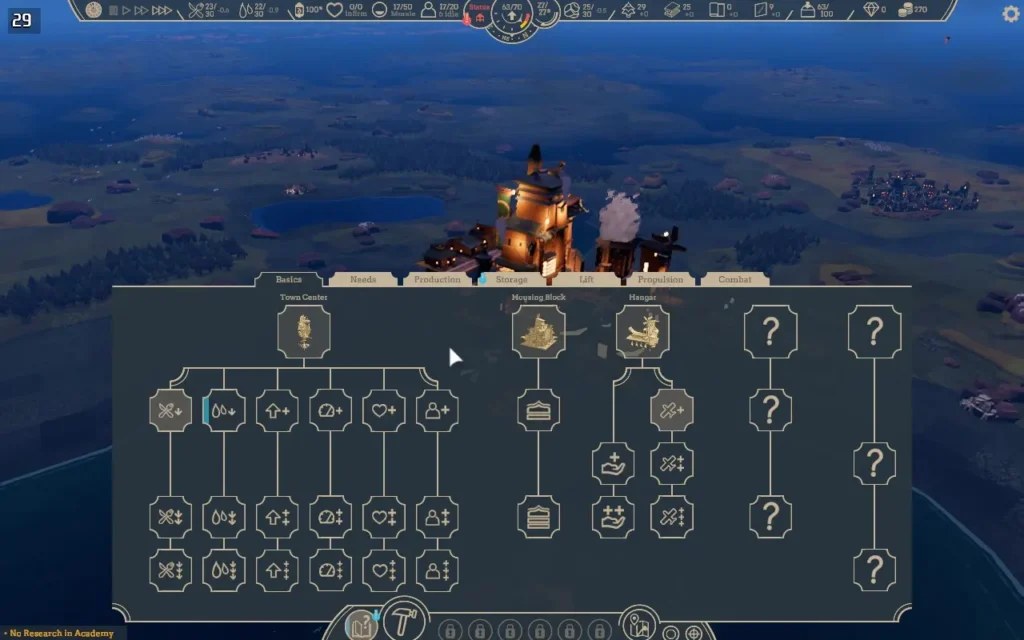Screen dimensions: 1024x640
Task: Show the Combat research tab
Action: [x=734, y=280]
